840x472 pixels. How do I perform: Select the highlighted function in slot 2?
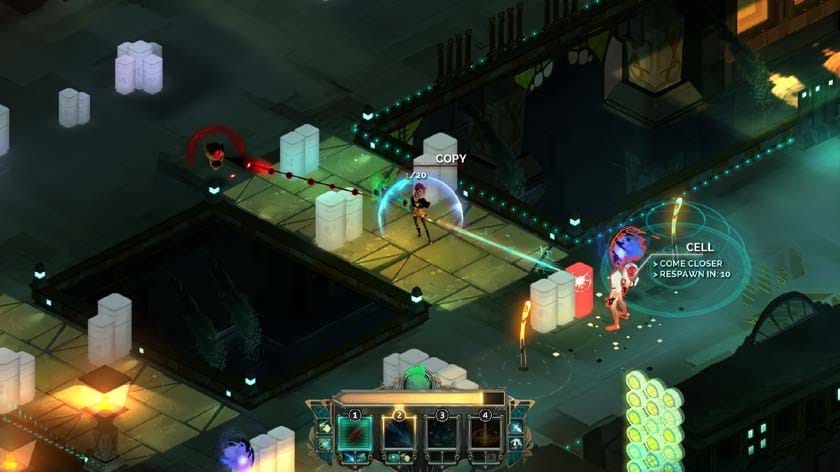(398, 436)
